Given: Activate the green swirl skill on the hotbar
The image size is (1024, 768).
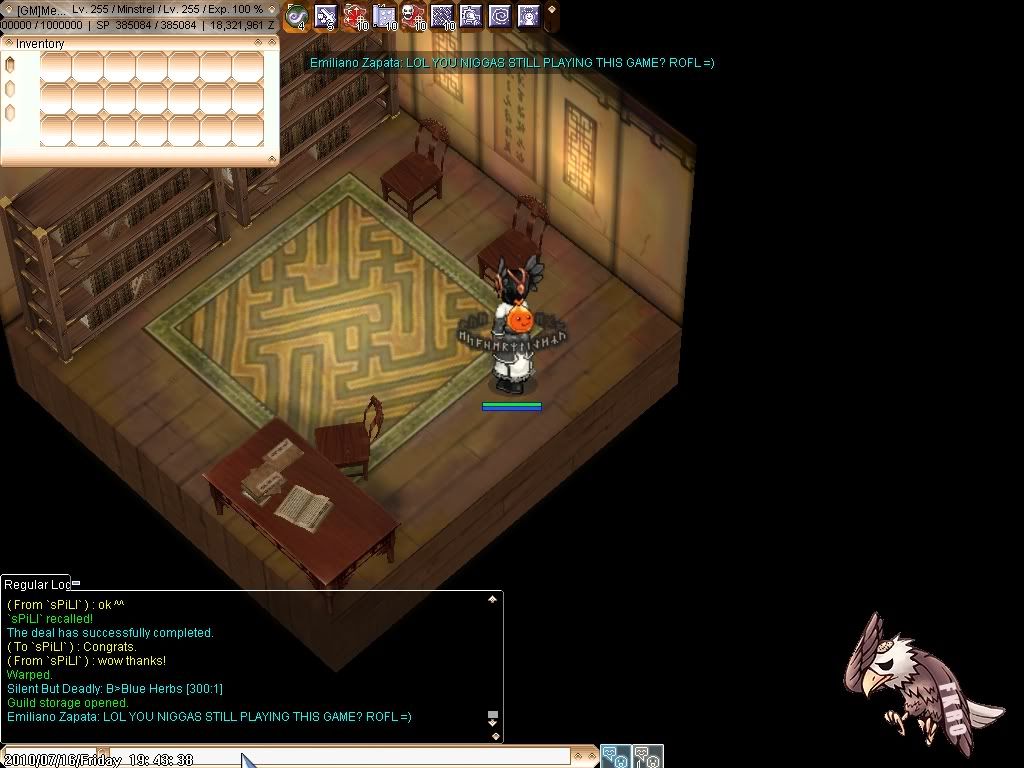Looking at the screenshot, I should [296, 16].
